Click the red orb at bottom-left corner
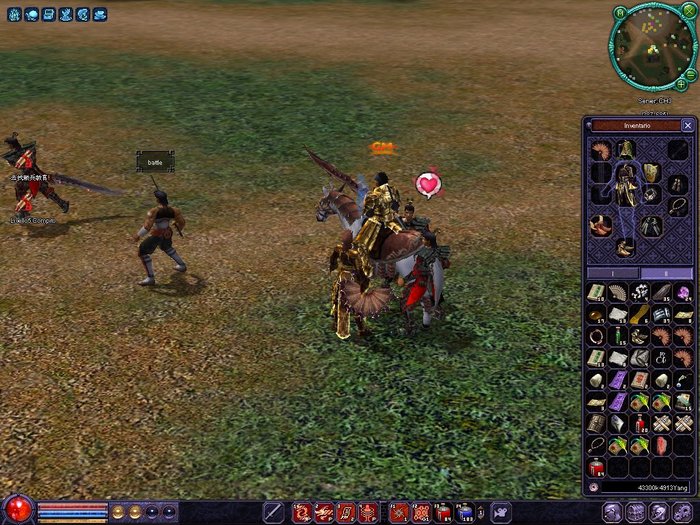Screen dimensions: 700x525 pos(18,510)
